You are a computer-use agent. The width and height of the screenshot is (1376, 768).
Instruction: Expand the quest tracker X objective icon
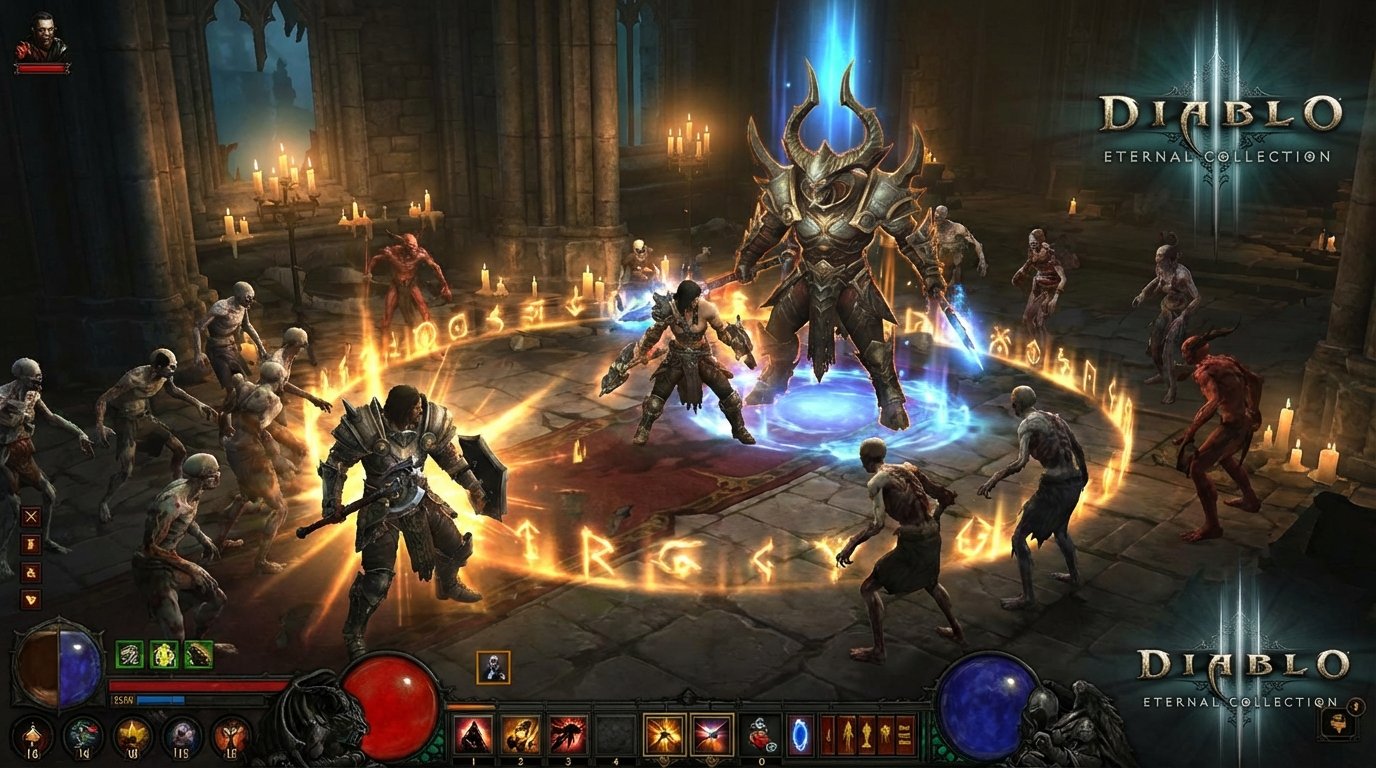(x=30, y=516)
